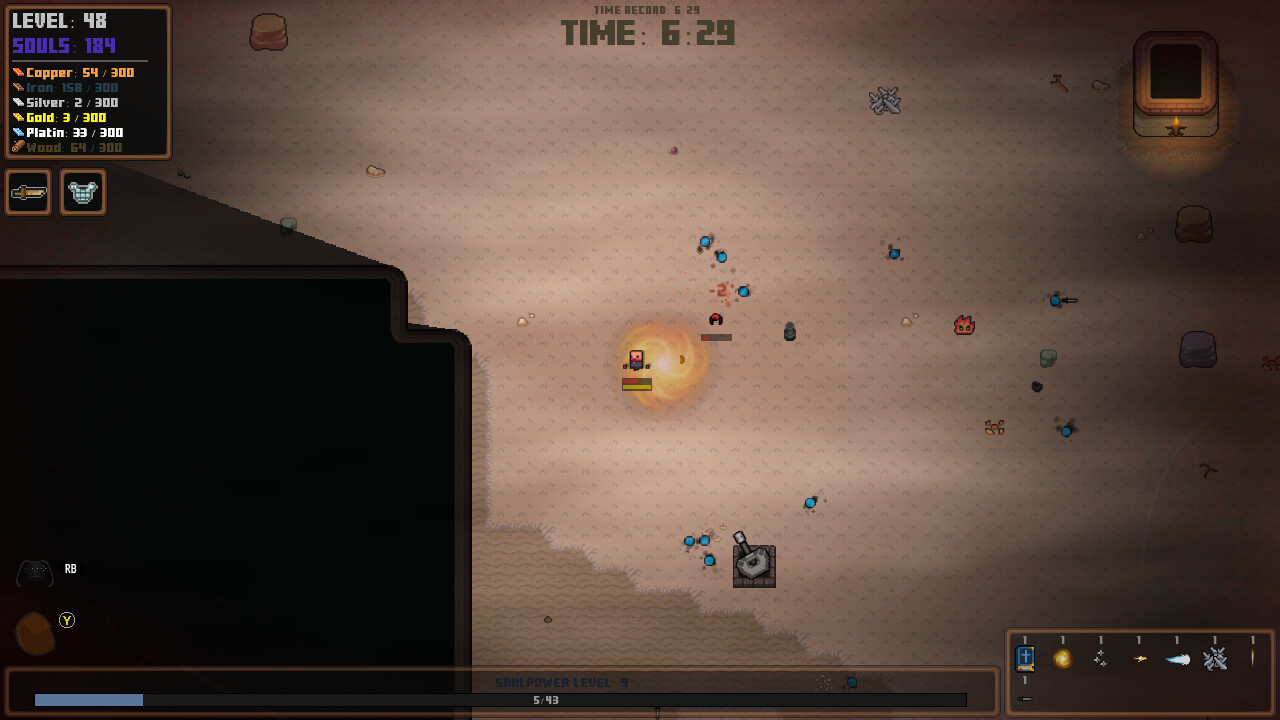Select the white frost beam spell slot
Viewport: 1280px width, 720px height.
(1178, 660)
